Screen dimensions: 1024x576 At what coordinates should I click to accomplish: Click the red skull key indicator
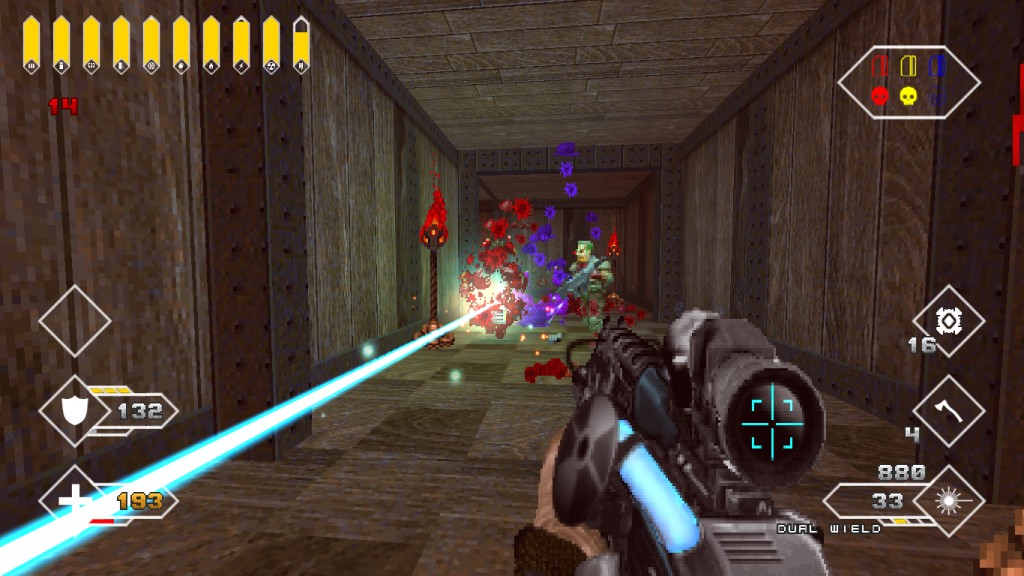tap(881, 96)
